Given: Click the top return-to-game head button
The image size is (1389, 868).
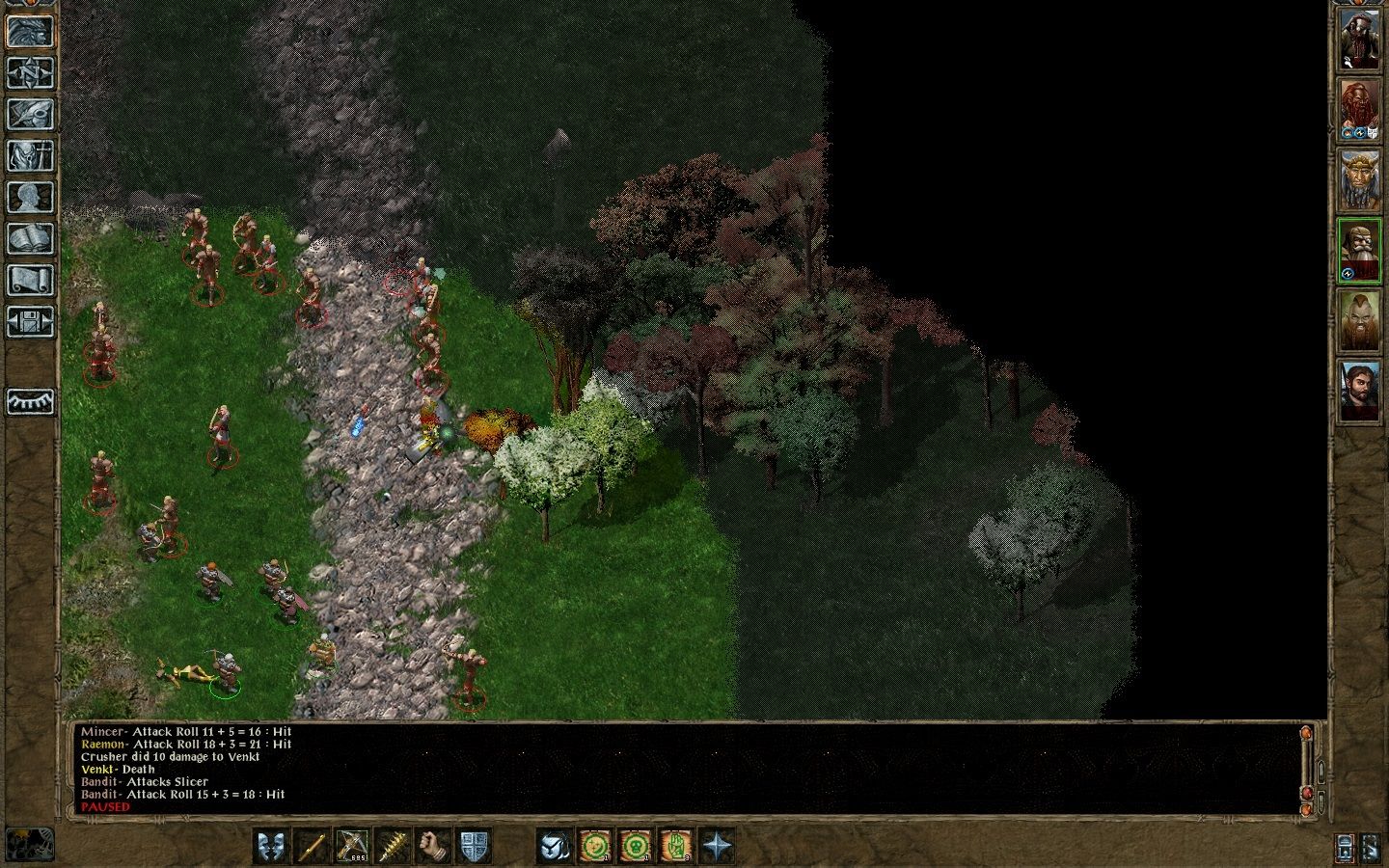Looking at the screenshot, I should (30, 31).
